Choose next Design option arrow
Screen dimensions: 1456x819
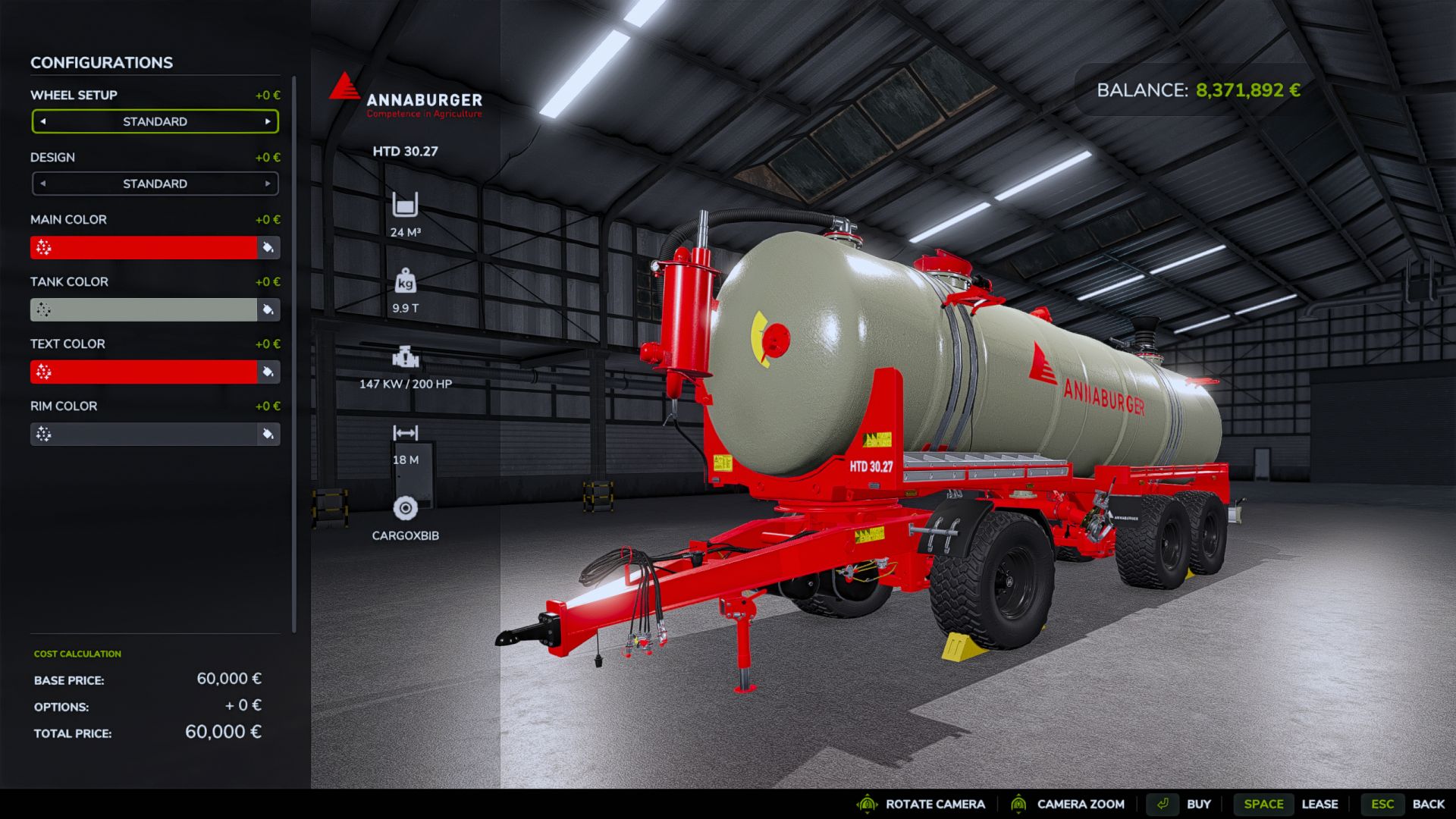click(268, 184)
